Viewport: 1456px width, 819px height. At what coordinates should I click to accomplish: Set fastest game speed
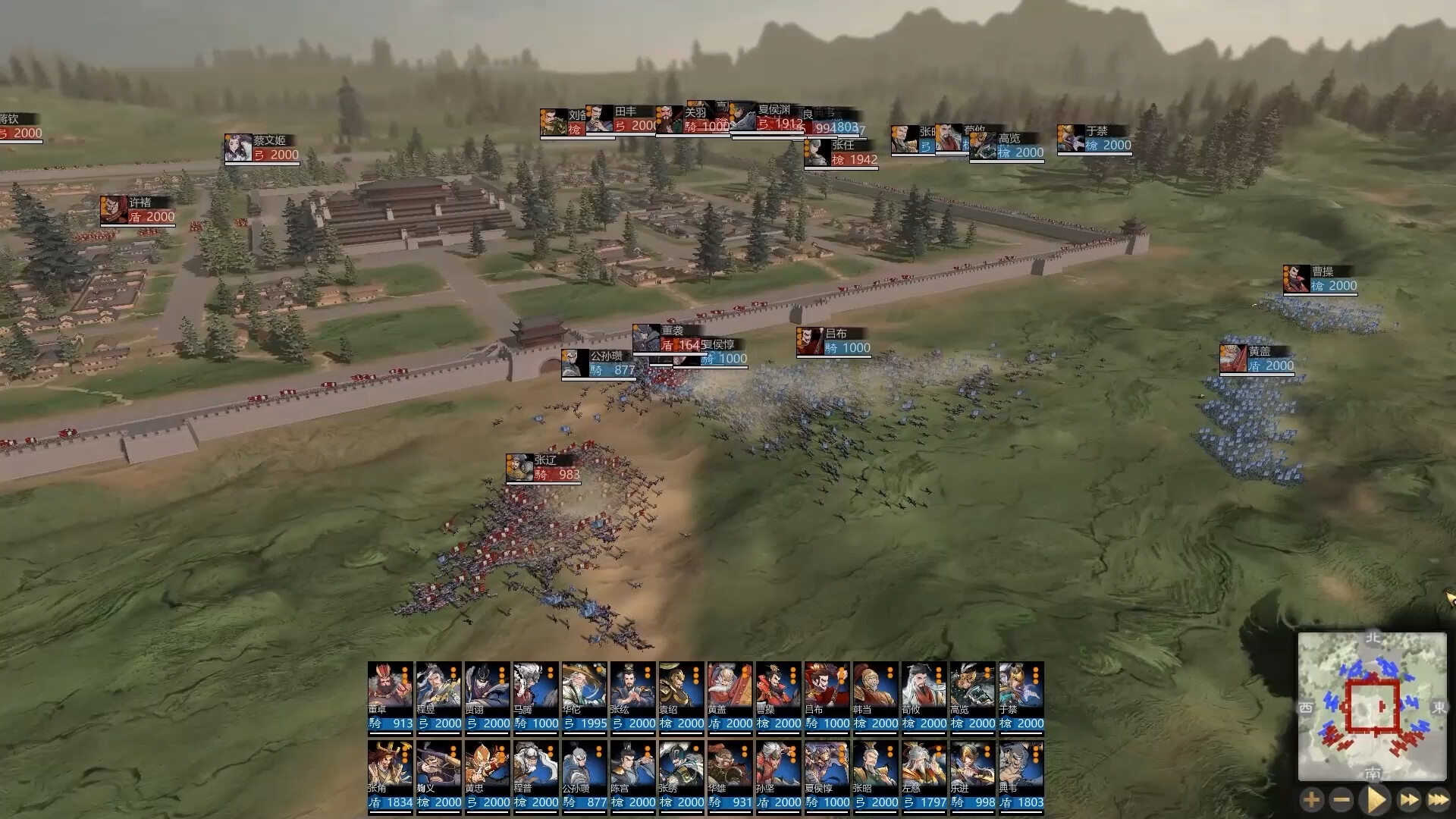tap(1440, 799)
